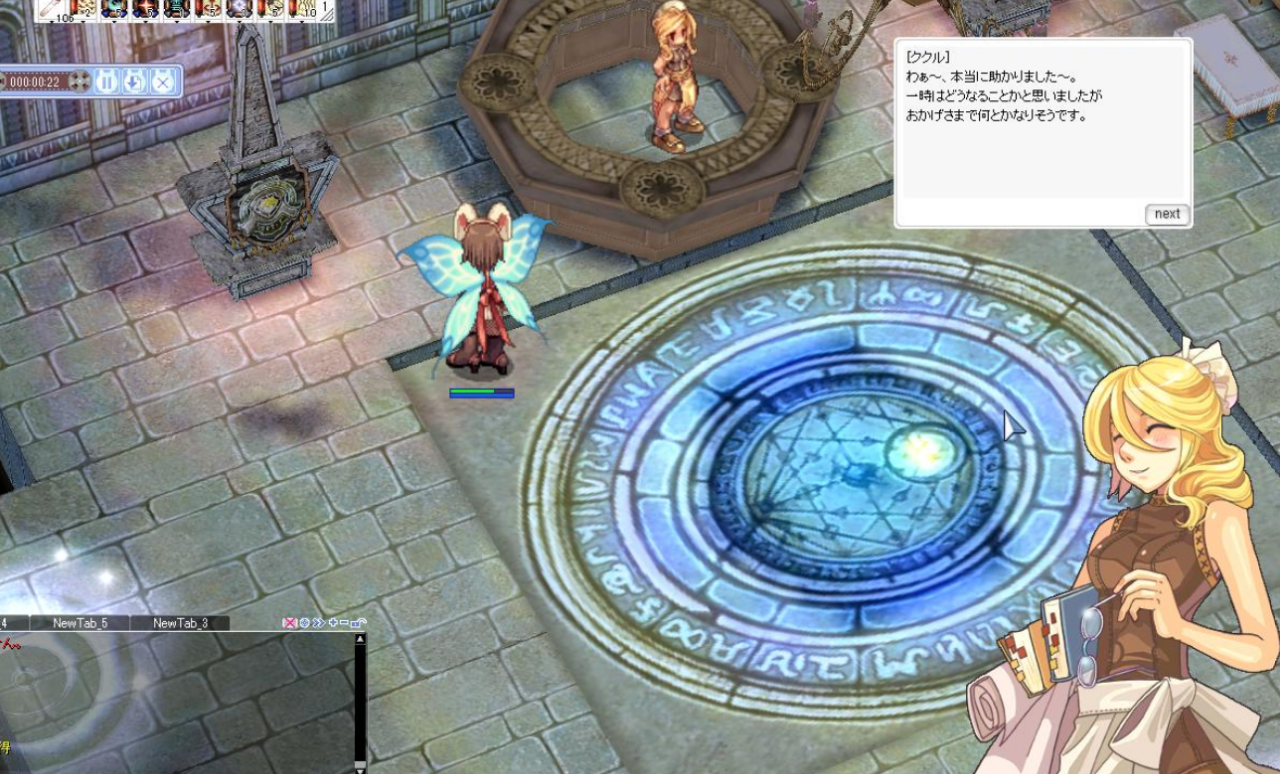Image resolution: width=1280 pixels, height=774 pixels.
Task: Save the recording with the download-arrow button
Action: [134, 81]
